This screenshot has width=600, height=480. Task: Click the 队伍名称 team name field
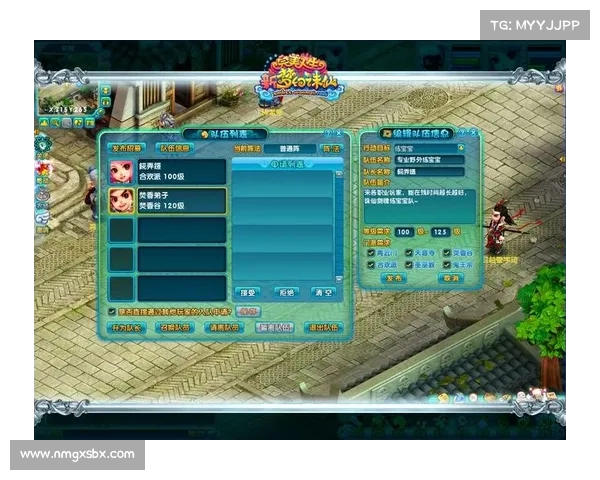(428, 159)
